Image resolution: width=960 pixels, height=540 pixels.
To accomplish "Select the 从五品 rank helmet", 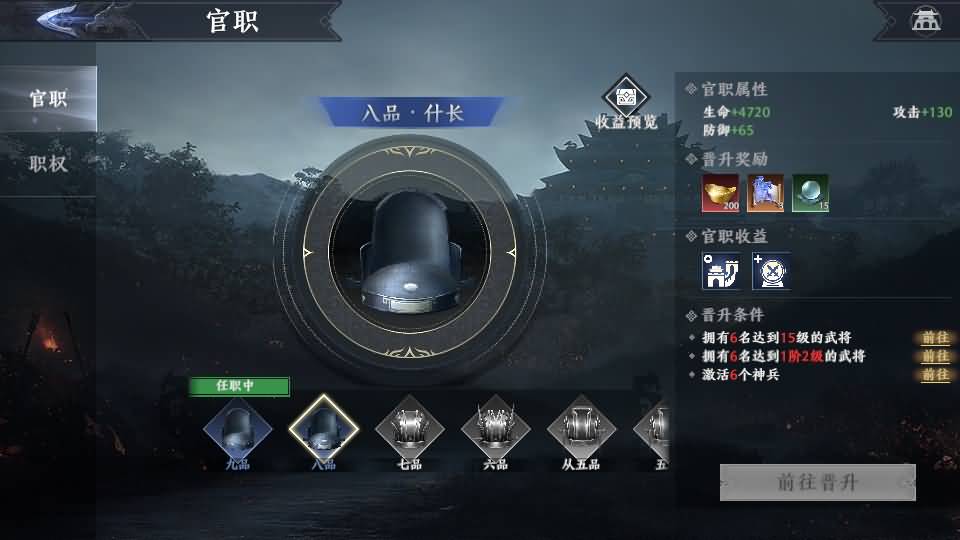I will 581,430.
